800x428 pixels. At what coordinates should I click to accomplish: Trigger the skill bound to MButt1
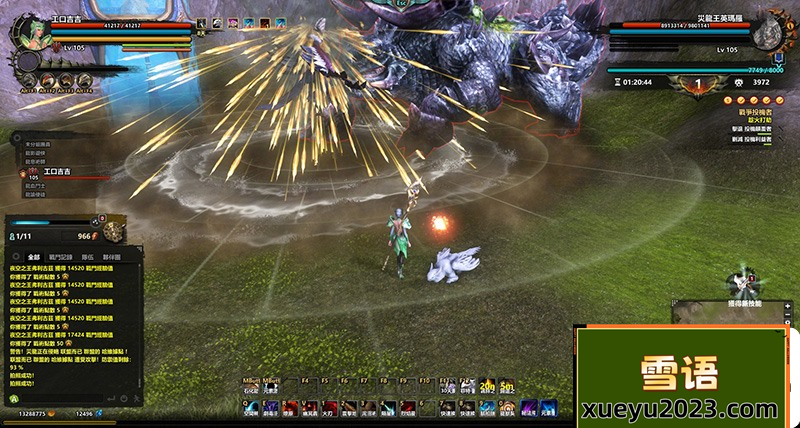[x=251, y=388]
